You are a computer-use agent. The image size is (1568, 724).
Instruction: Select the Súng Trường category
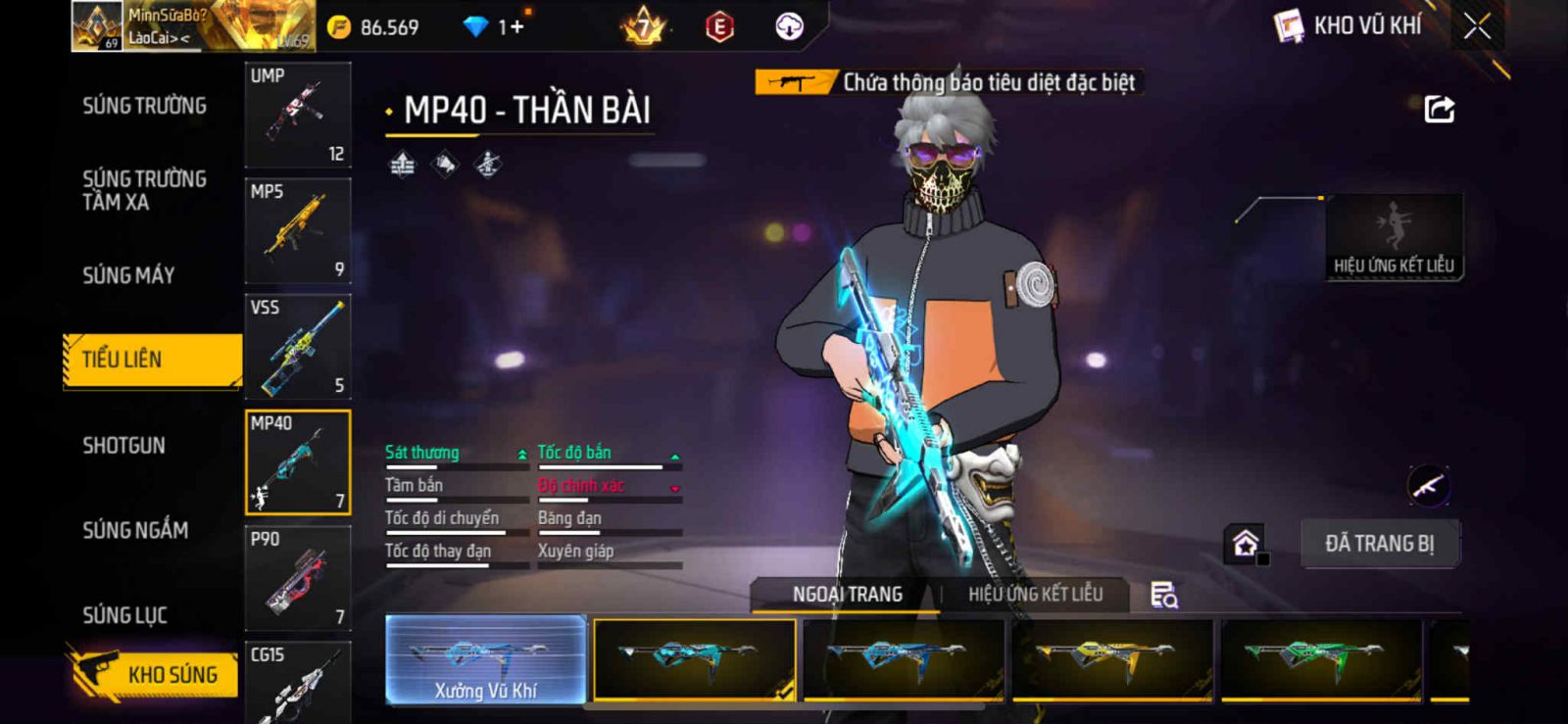point(144,106)
